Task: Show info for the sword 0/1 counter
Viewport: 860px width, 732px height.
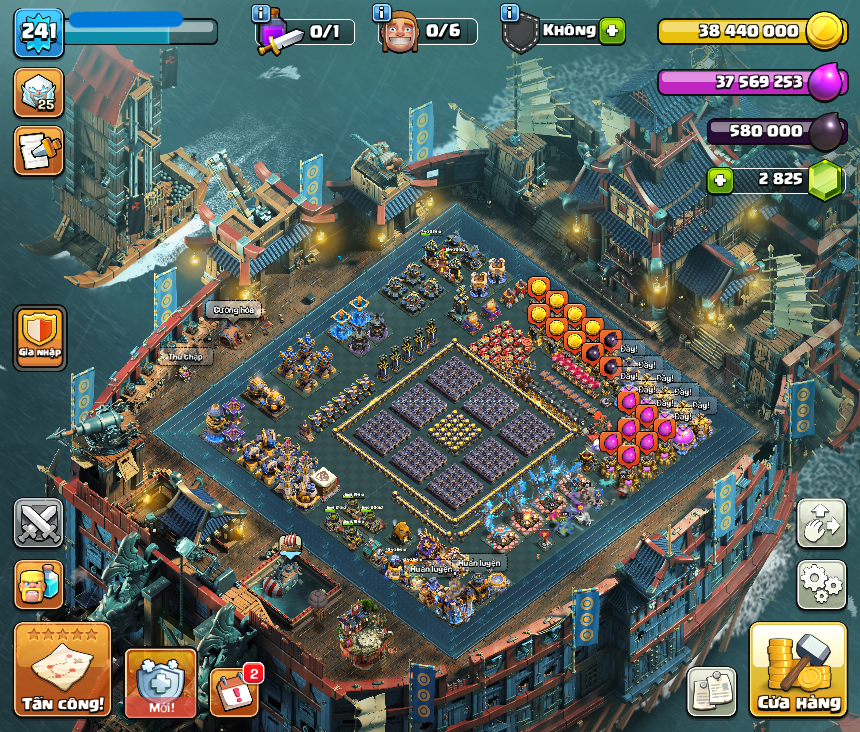Action: click(261, 13)
